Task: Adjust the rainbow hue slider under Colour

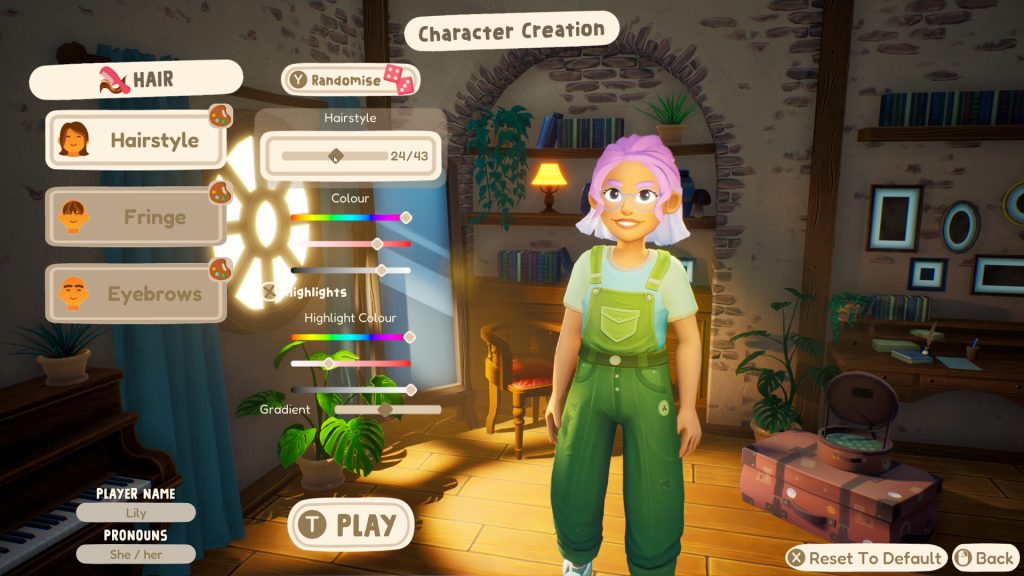Action: [350, 217]
